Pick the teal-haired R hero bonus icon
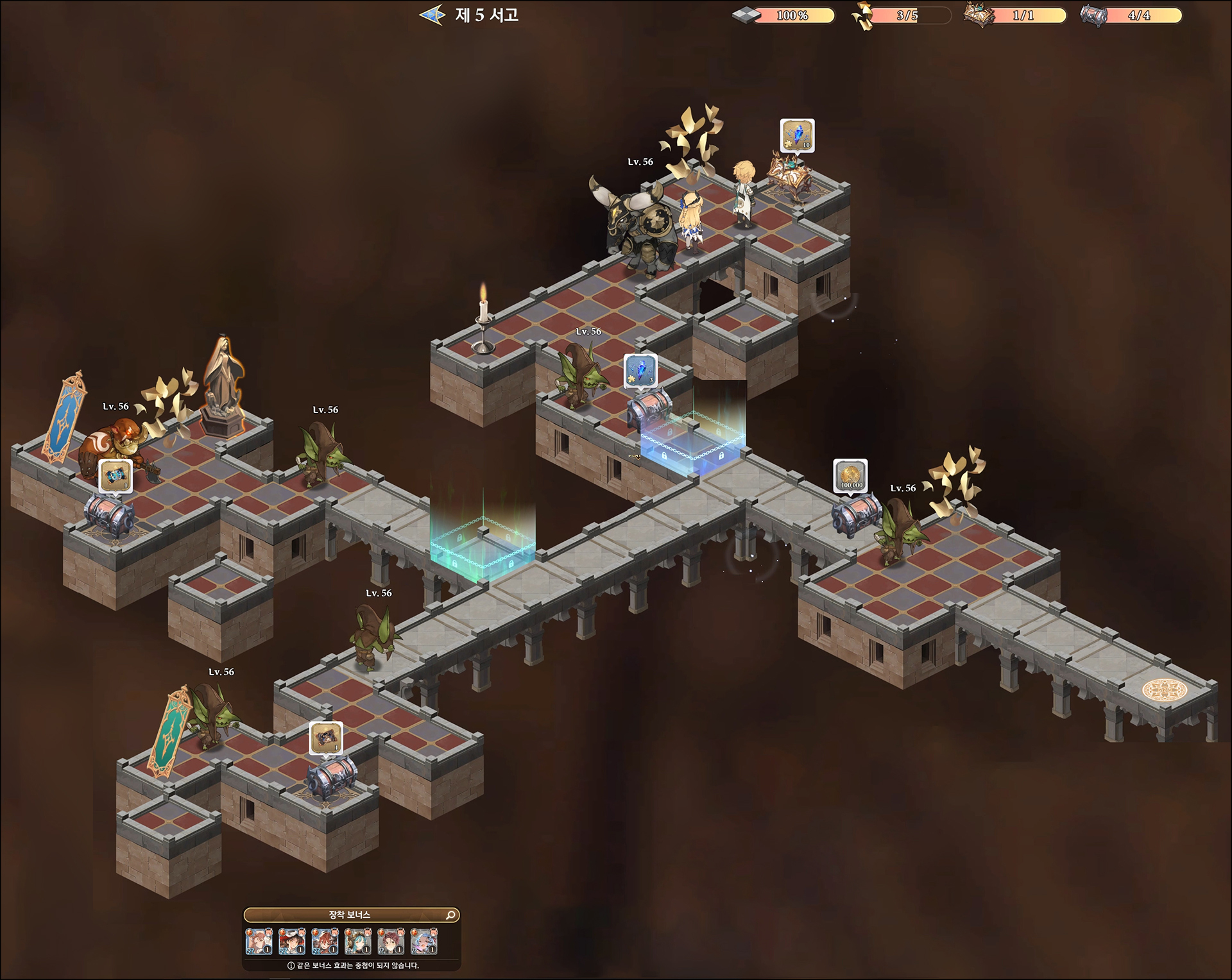 (358, 942)
